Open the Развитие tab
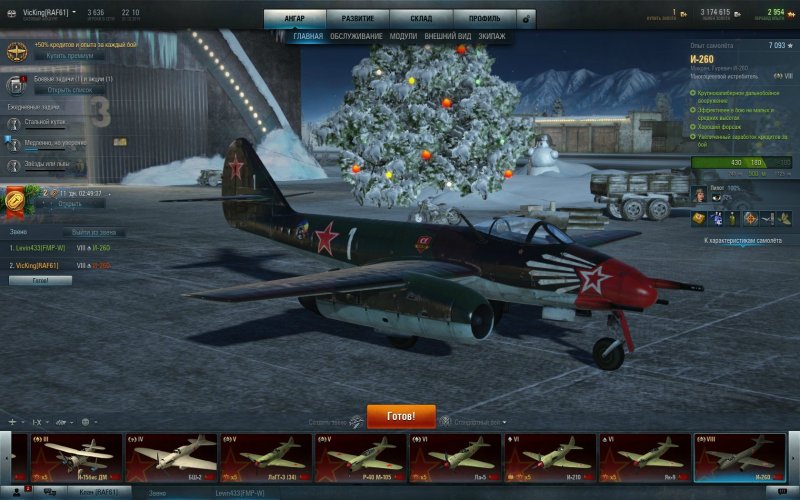This screenshot has height=500, width=800. pyautogui.click(x=357, y=18)
